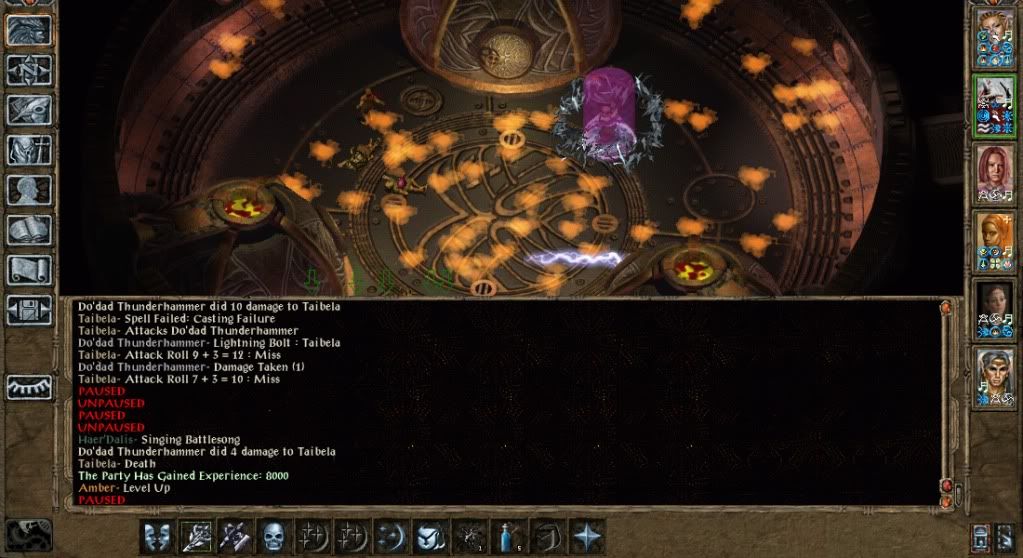
Task: Activate the talk masks action
Action: [x=159, y=535]
